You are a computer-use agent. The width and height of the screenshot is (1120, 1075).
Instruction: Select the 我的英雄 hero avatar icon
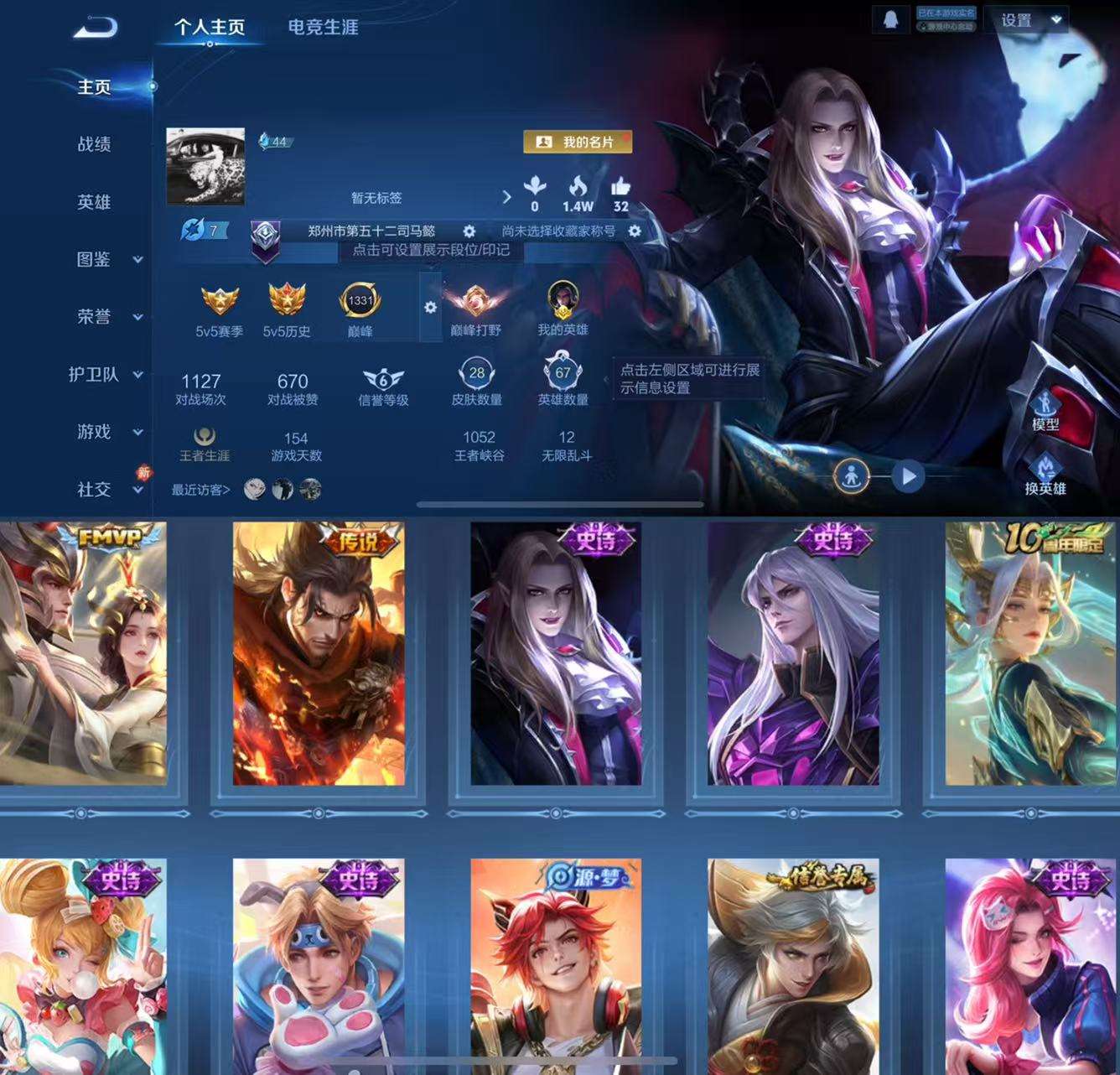562,302
